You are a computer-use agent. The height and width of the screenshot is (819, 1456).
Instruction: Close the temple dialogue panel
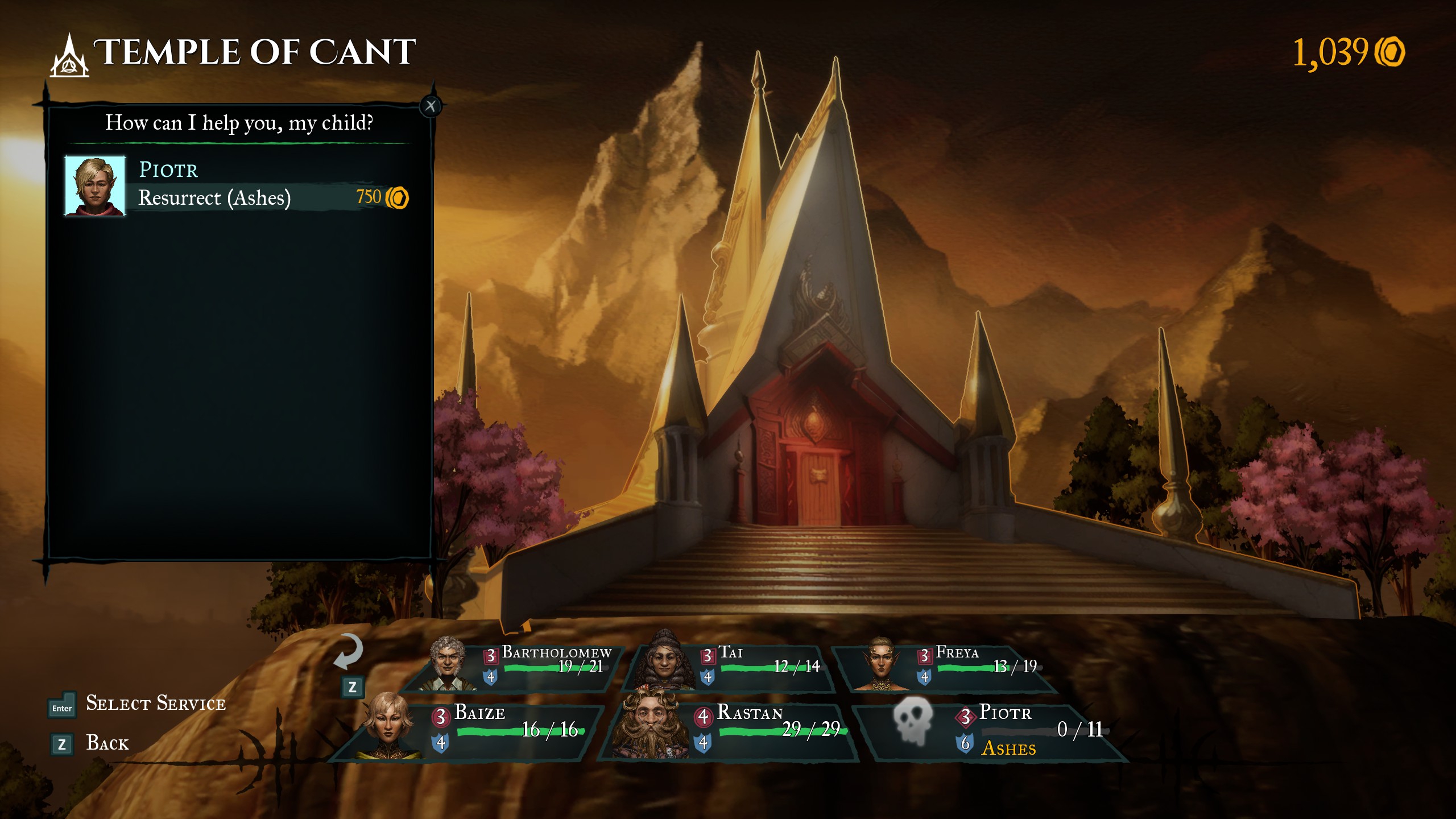coord(431,106)
